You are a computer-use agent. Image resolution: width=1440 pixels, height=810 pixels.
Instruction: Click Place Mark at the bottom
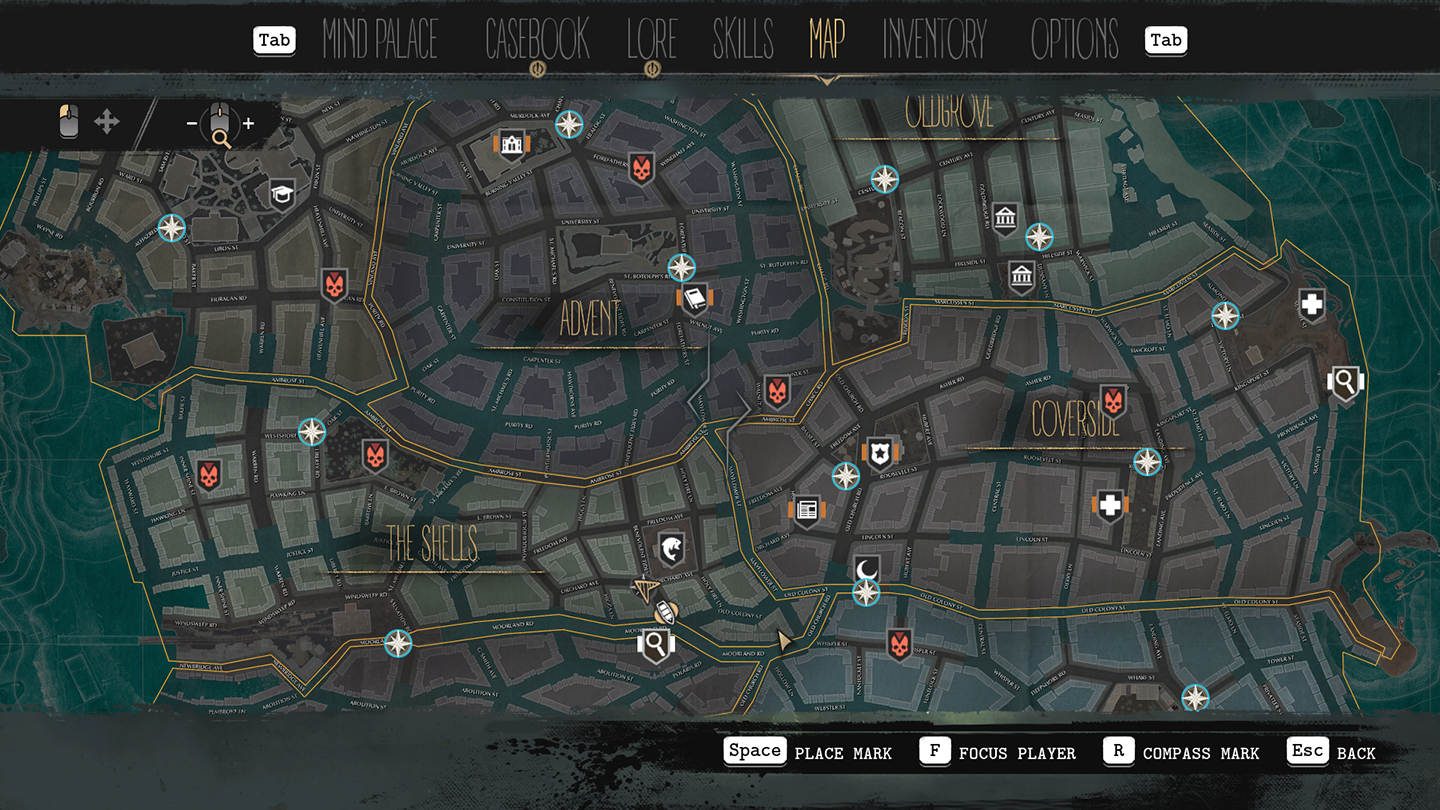[809, 752]
